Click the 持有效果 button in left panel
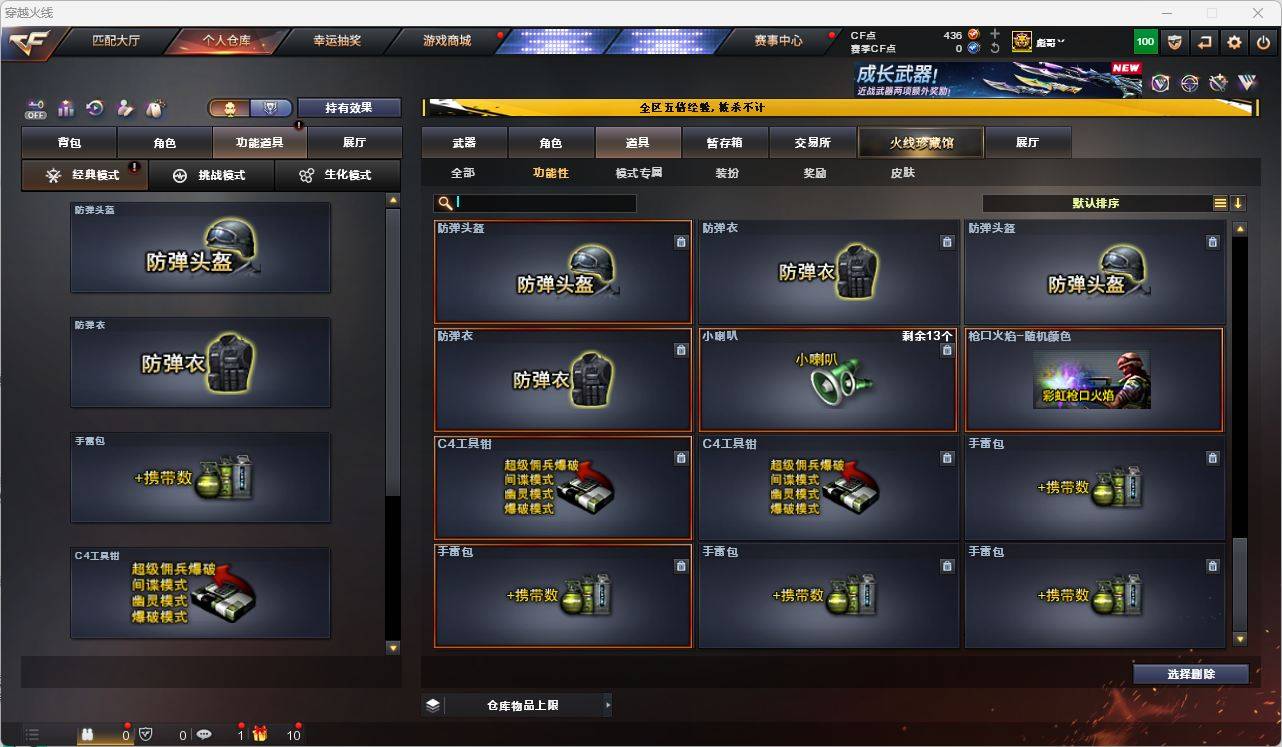1282x747 pixels. point(349,107)
